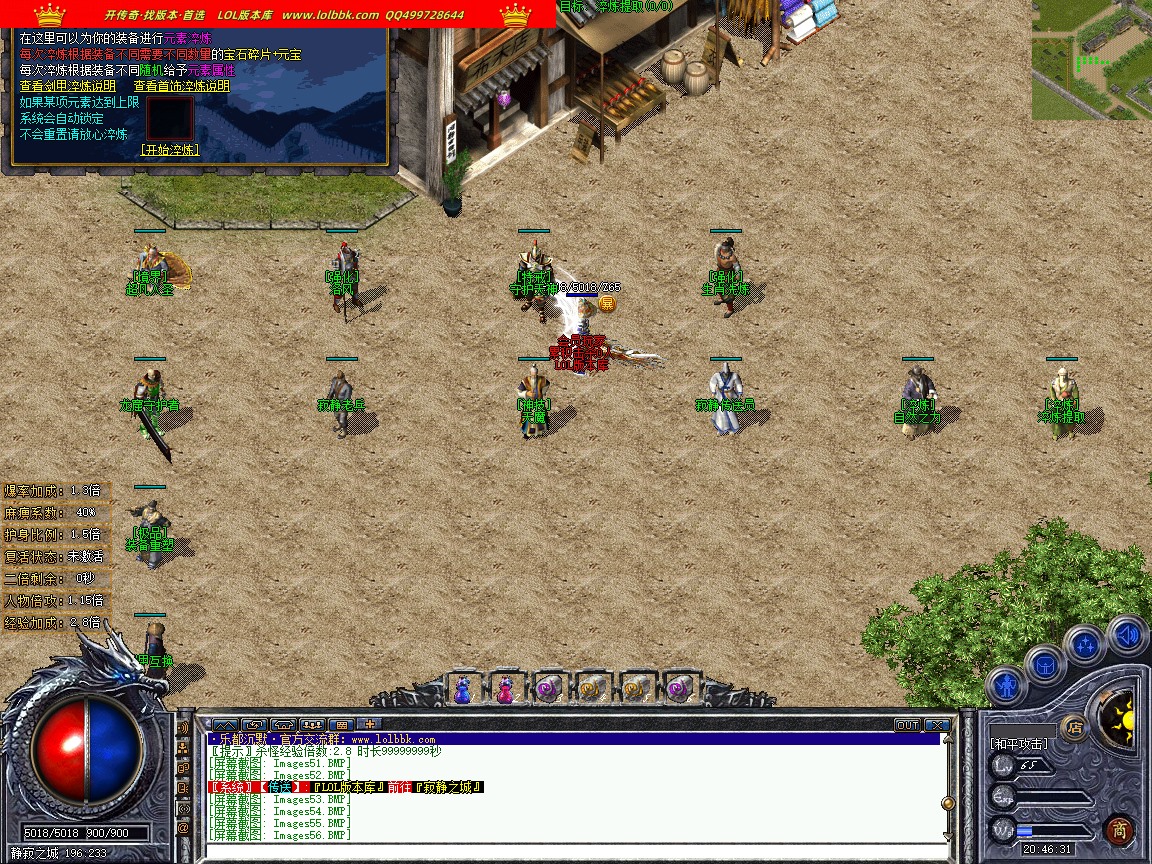Image resolution: width=1152 pixels, height=864 pixels.
Task: Close the chat panel with X button
Action: tap(937, 724)
